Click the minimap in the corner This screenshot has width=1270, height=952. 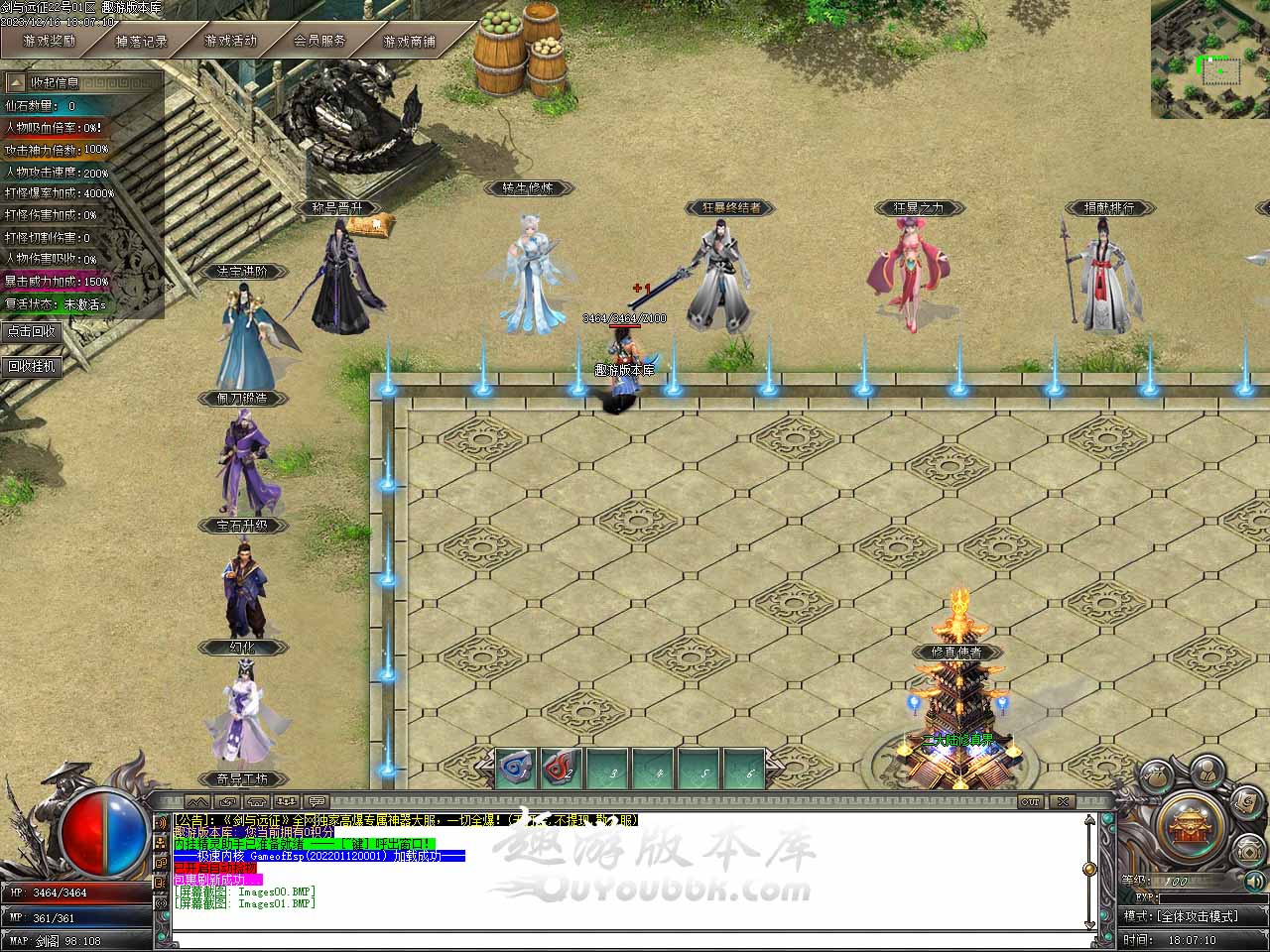pos(1210,59)
